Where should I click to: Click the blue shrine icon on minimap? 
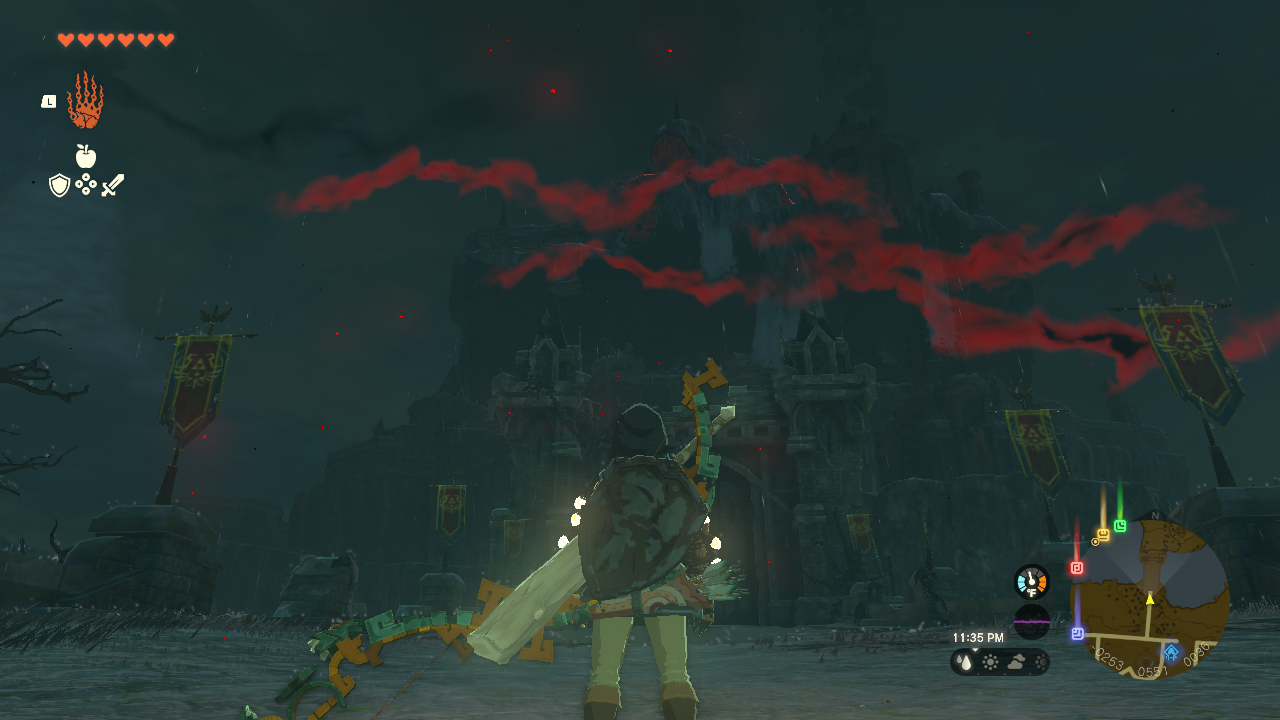pyautogui.click(x=1171, y=652)
